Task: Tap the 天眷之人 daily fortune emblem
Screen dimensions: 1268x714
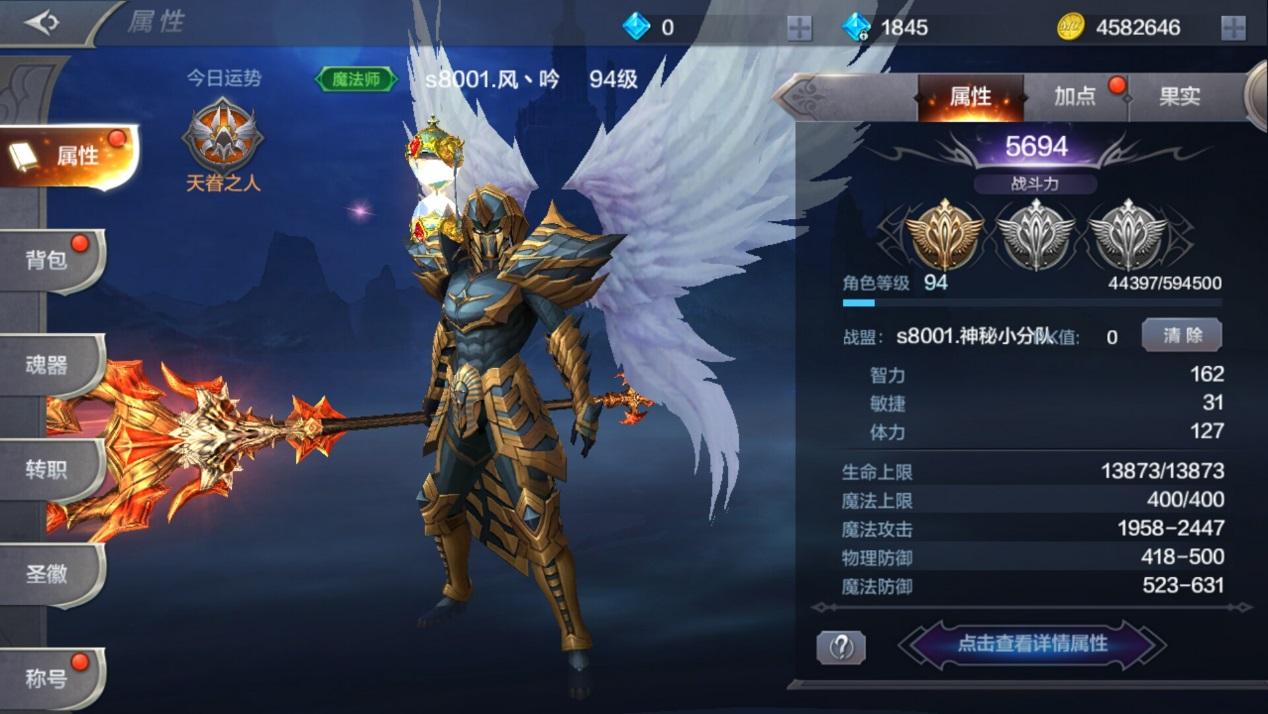Action: (222, 136)
